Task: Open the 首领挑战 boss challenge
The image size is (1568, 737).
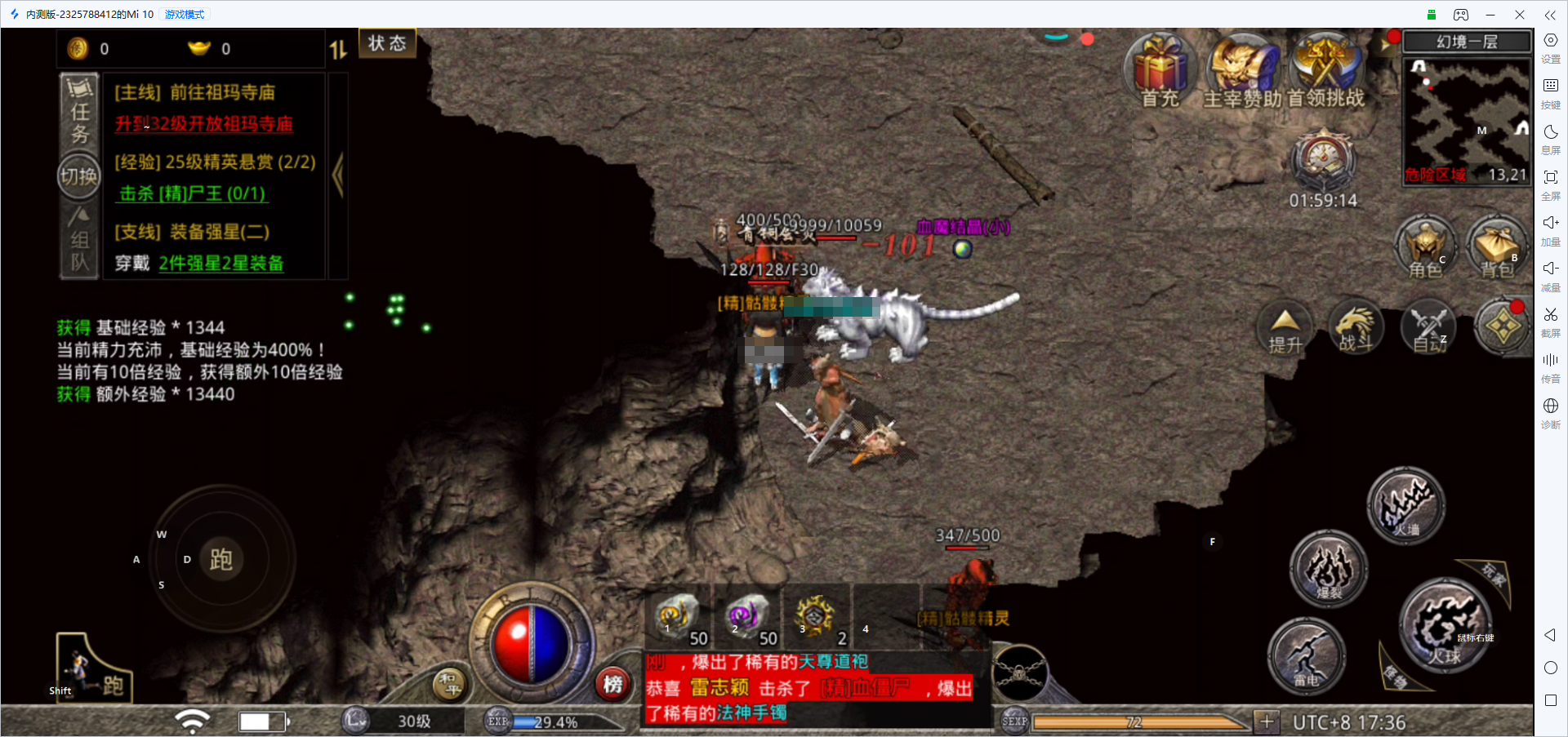Action: tap(1325, 69)
